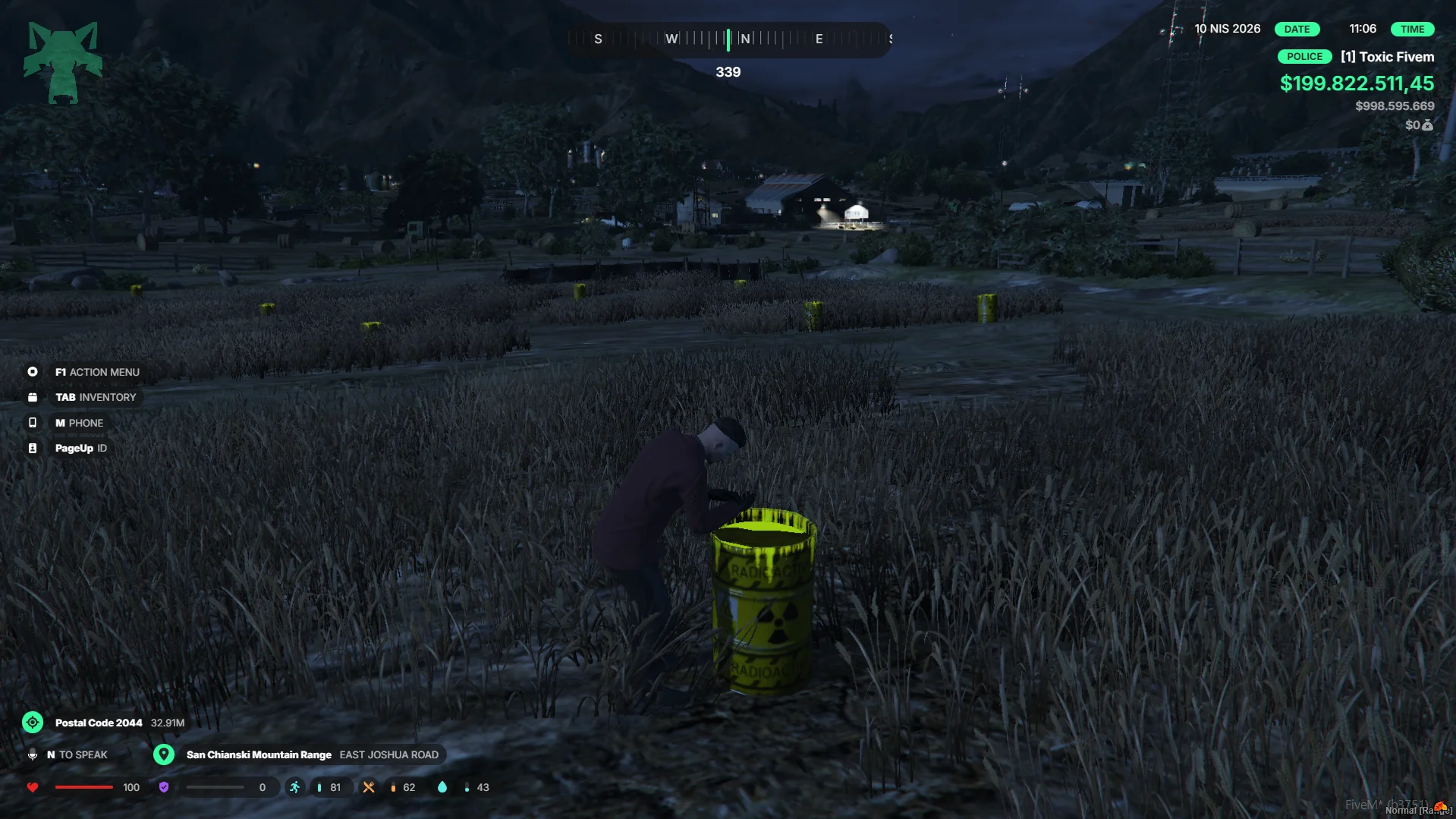Click the water drop thirst icon
Viewport: 1456px width, 819px height.
click(442, 787)
